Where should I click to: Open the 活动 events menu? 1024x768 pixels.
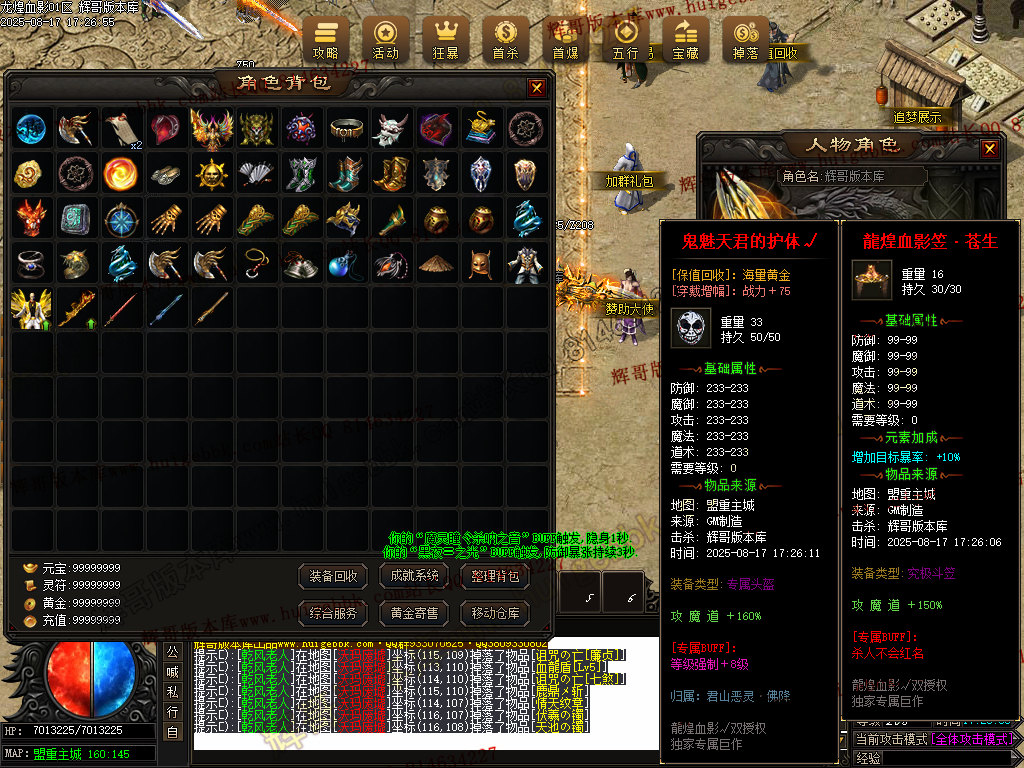[x=385, y=39]
